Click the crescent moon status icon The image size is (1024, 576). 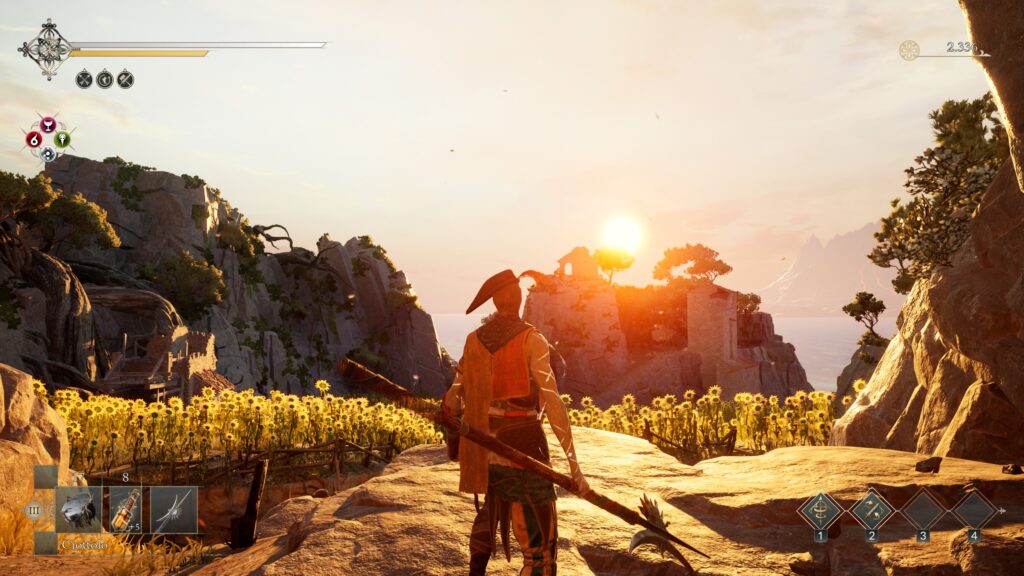(104, 79)
